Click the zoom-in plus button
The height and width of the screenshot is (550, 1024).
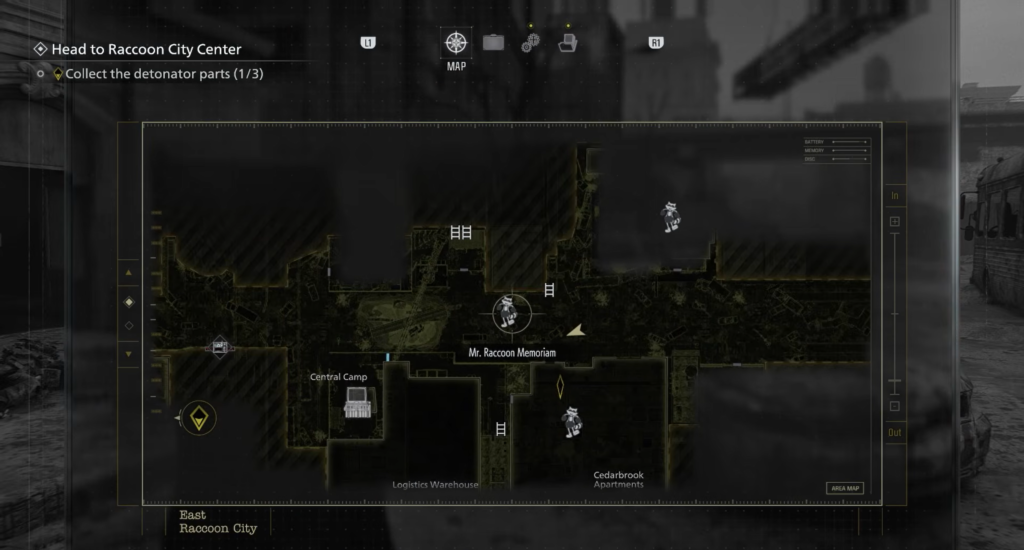895,221
